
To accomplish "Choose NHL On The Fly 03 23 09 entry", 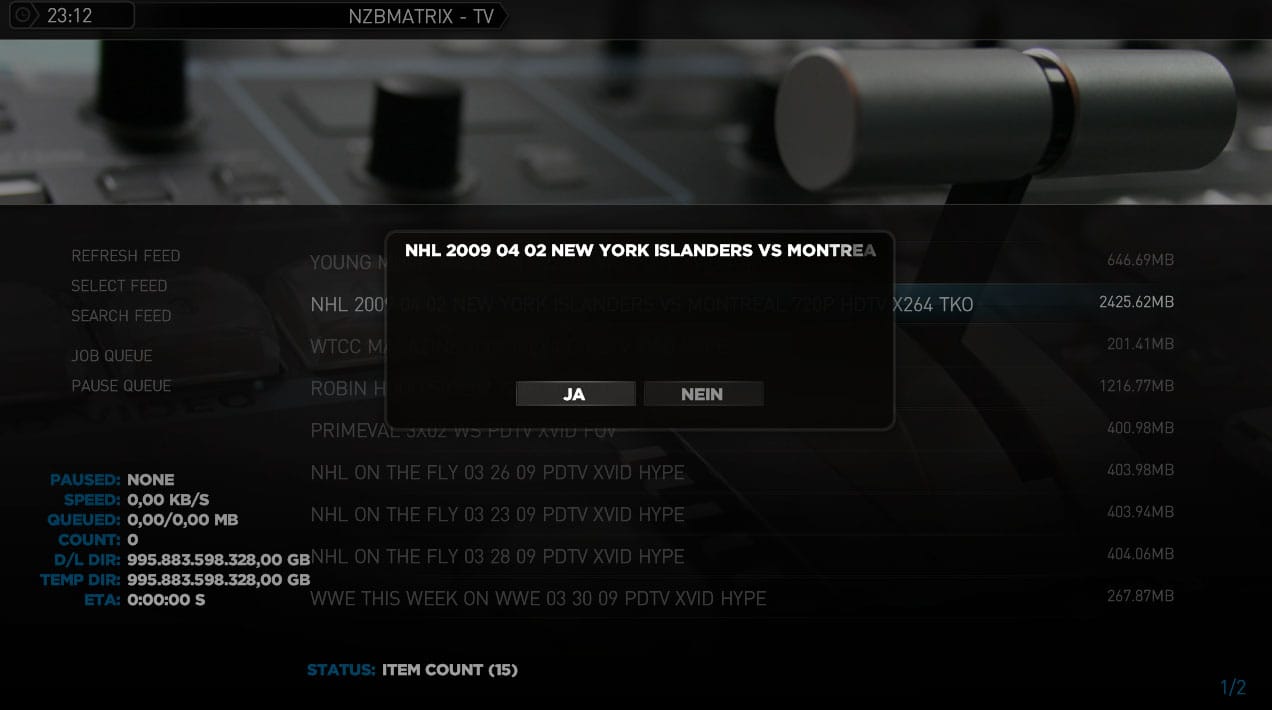I will click(x=497, y=514).
